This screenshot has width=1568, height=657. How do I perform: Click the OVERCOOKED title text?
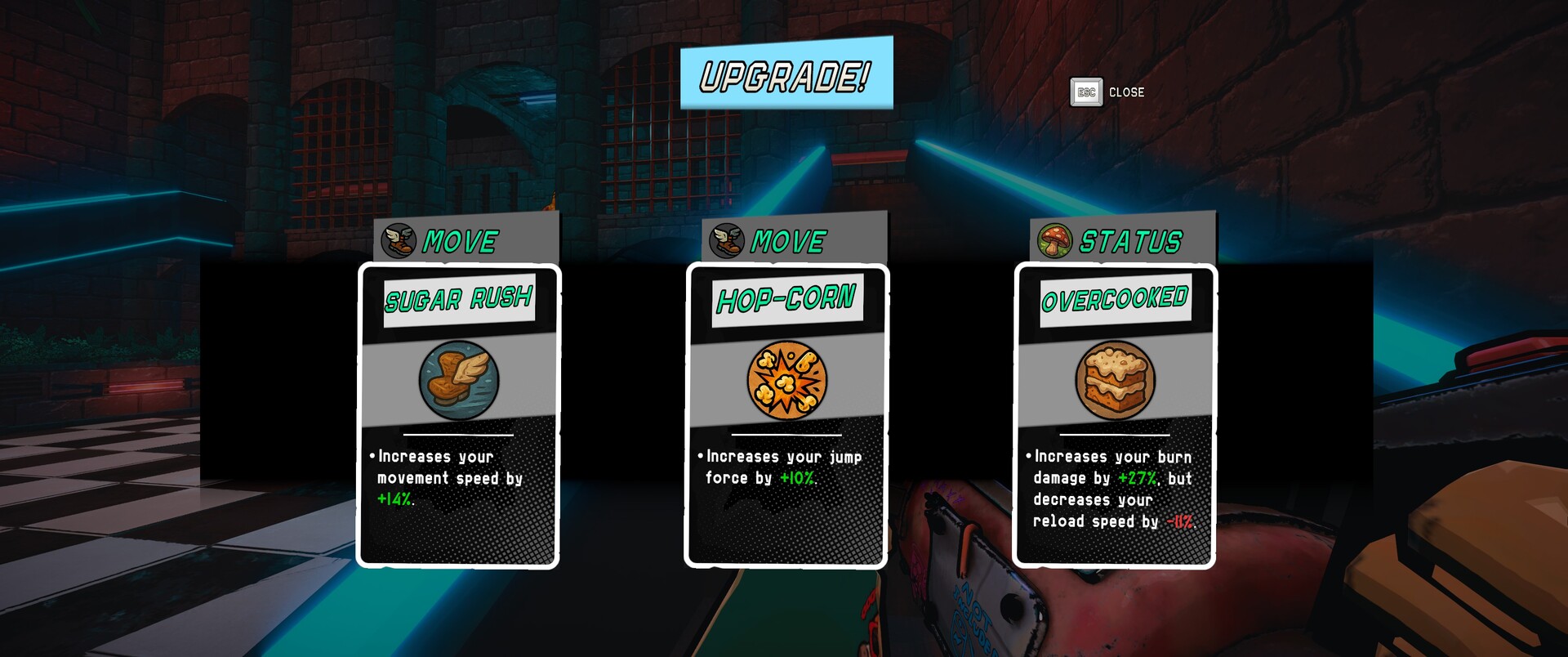coord(1116,300)
